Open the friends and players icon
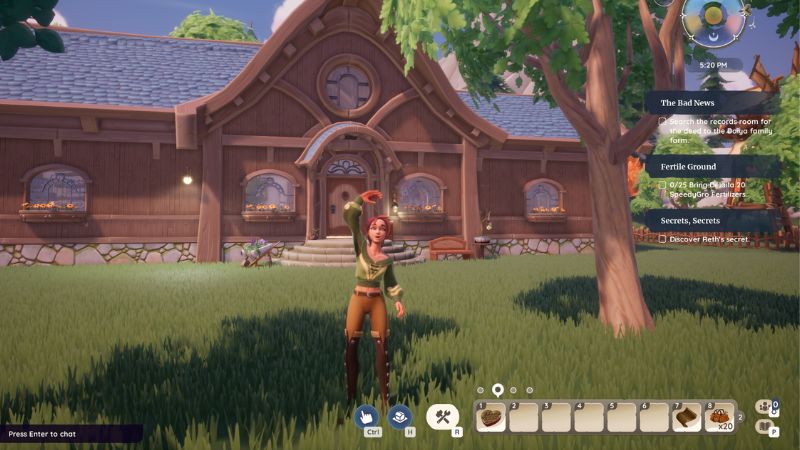The width and height of the screenshot is (800, 450). pyautogui.click(x=765, y=407)
